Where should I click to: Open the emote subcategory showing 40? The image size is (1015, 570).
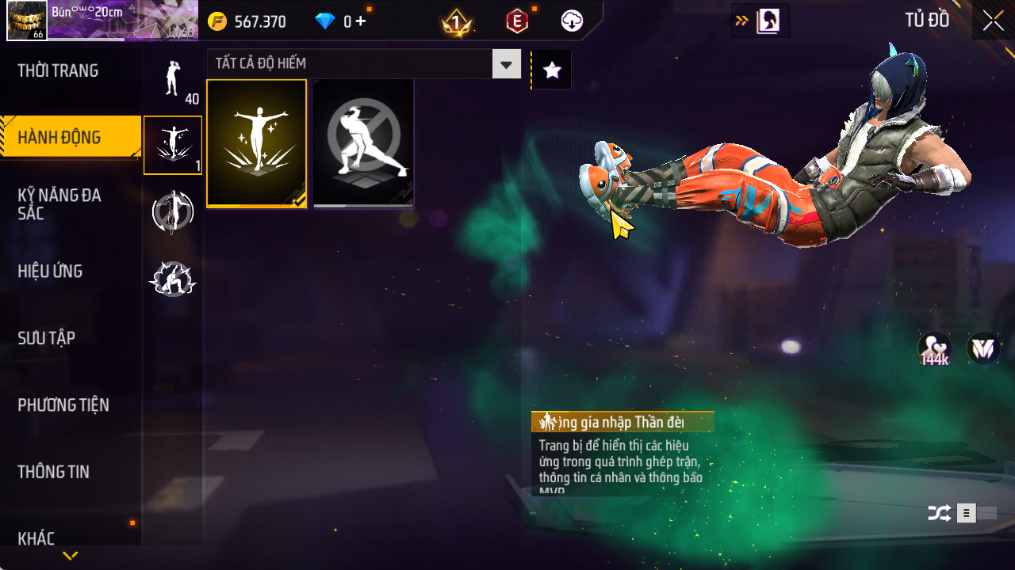point(173,78)
